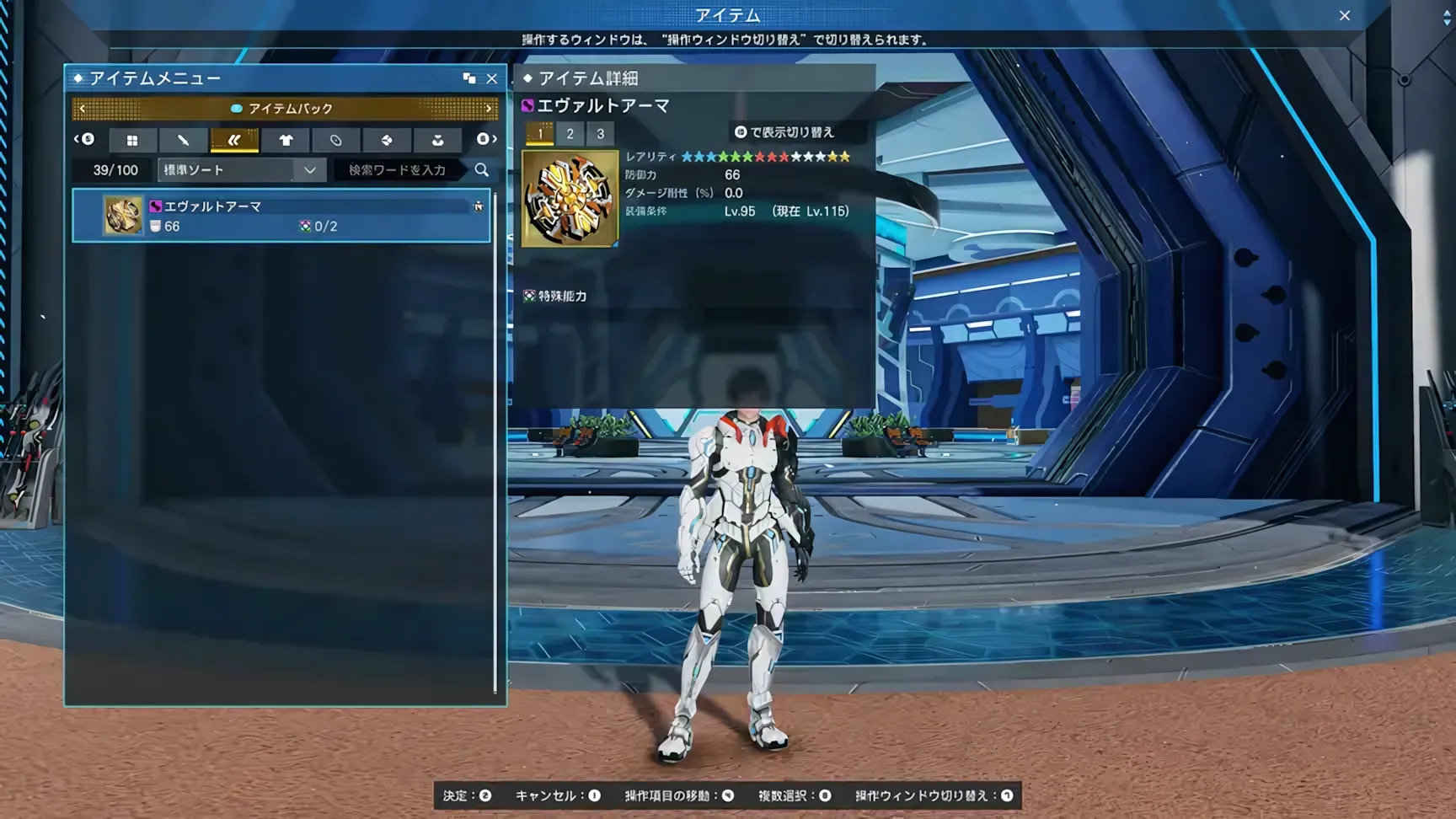Image resolution: width=1456 pixels, height=819 pixels.
Task: Switch to the oval capsule category tab
Action: 336,140
